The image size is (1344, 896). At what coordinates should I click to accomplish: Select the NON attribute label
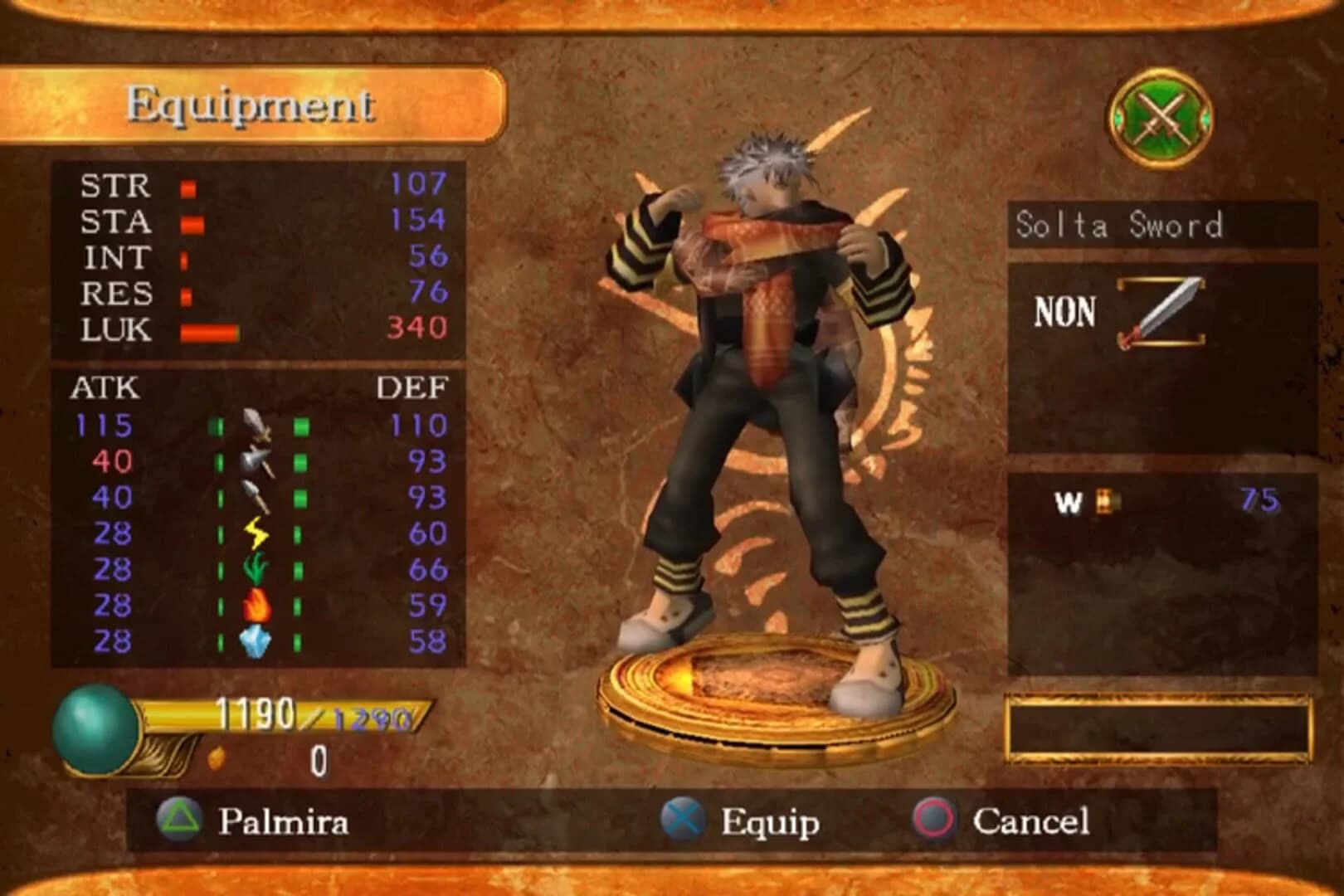pyautogui.click(x=1064, y=314)
